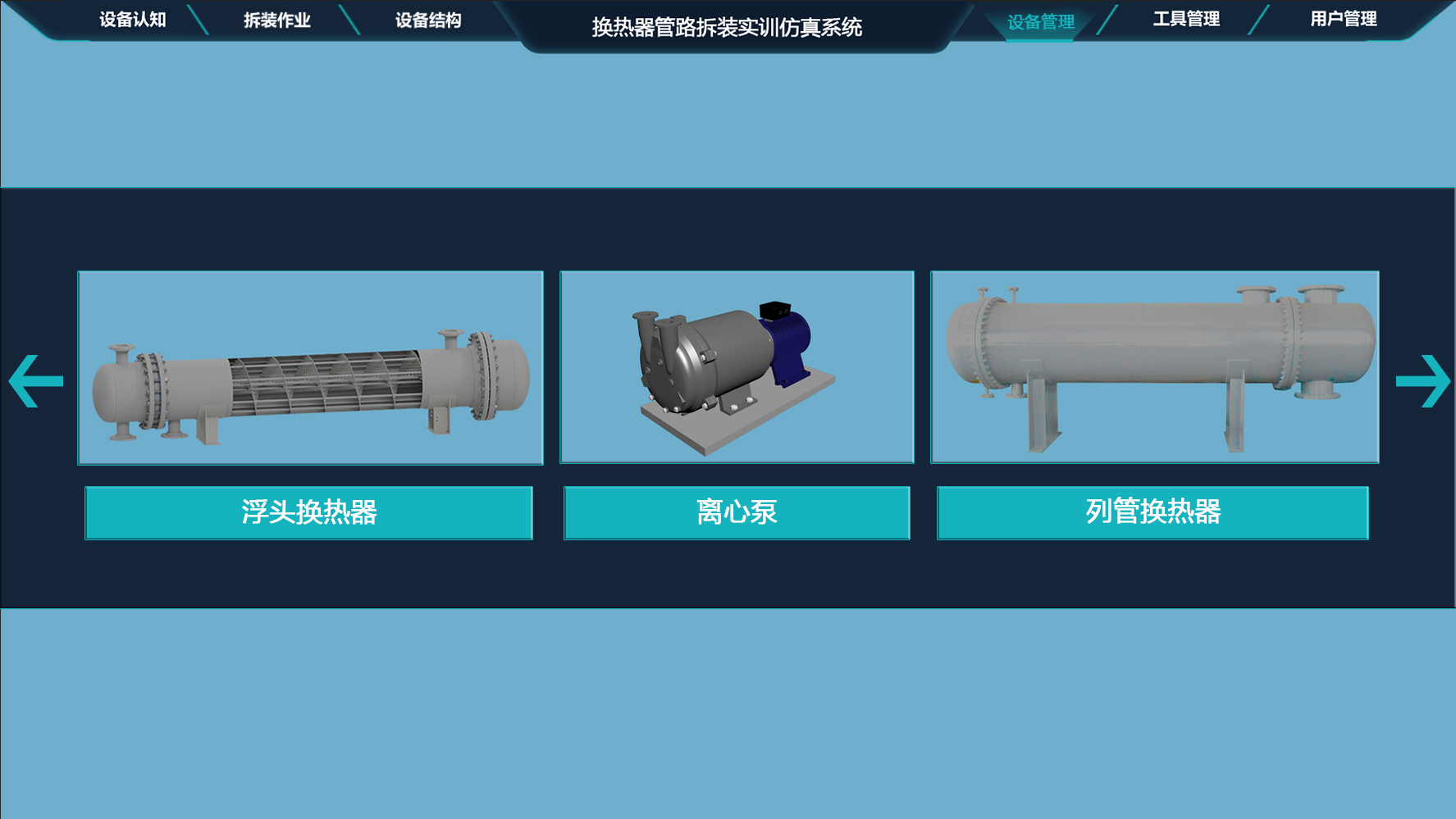Switch to the 拆装作业 tab
The width and height of the screenshot is (1456, 819).
tap(276, 20)
